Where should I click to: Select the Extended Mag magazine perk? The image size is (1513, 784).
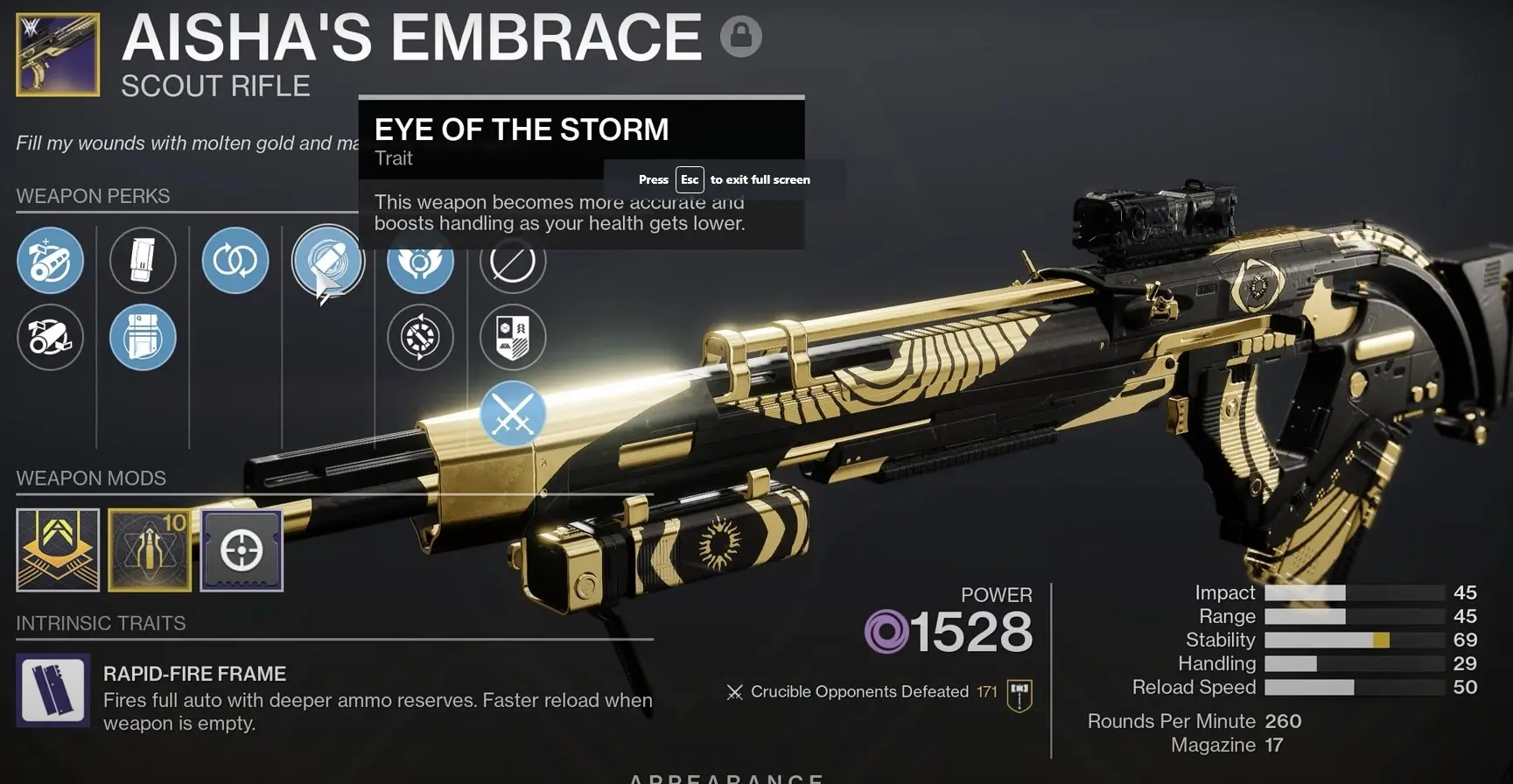tap(143, 260)
